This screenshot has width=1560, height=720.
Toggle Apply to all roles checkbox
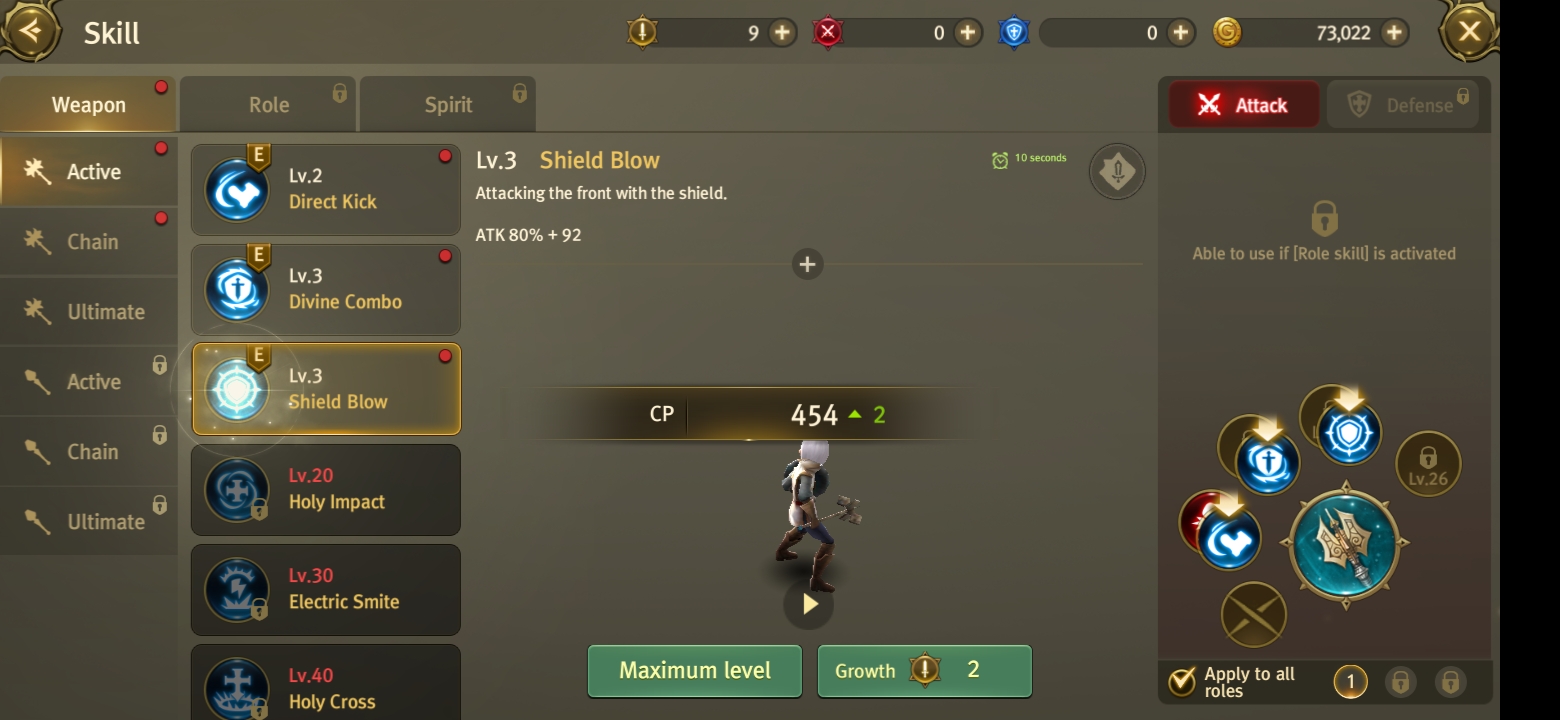click(x=1182, y=682)
